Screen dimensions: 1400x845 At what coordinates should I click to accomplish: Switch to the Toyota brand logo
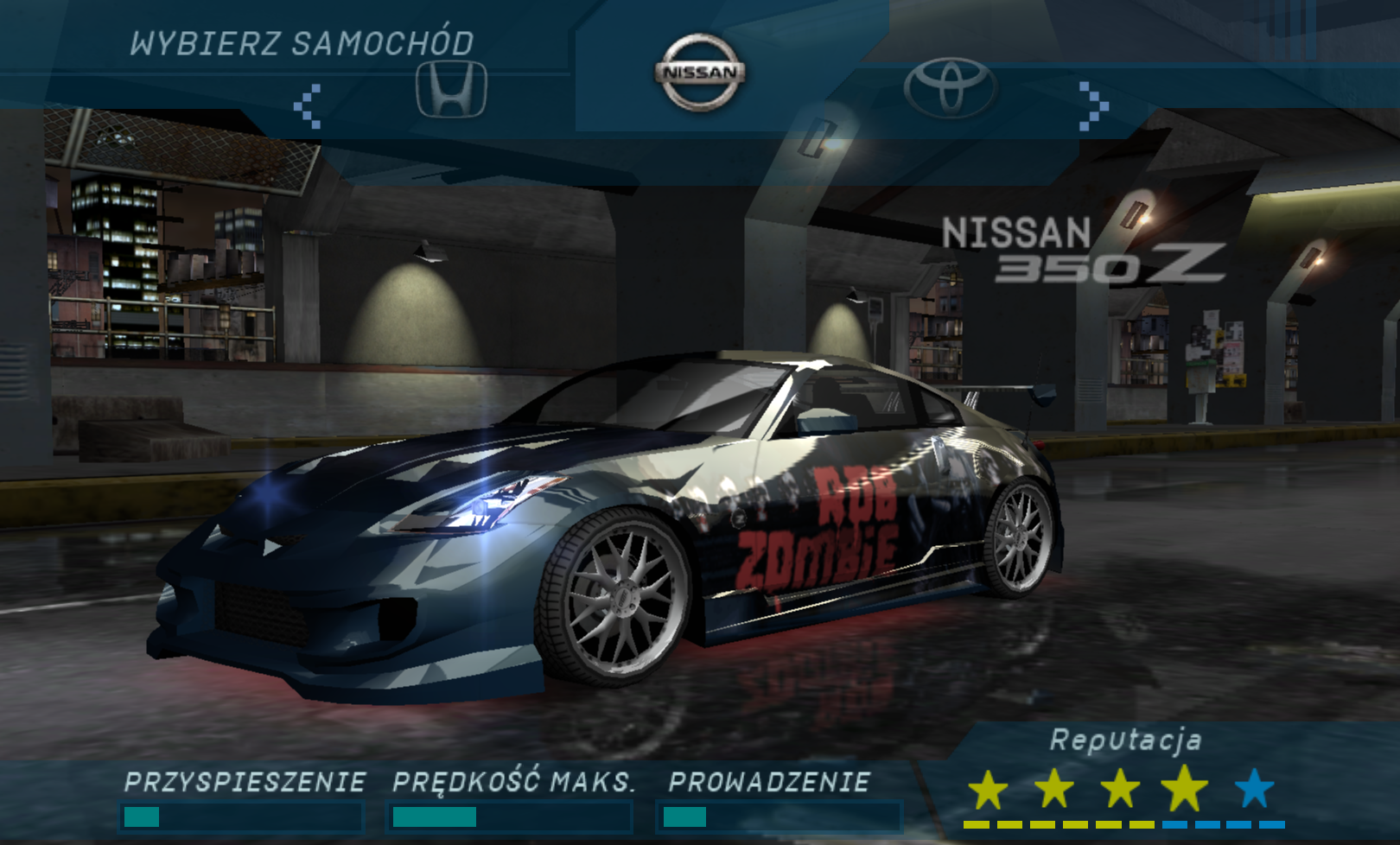click(950, 87)
